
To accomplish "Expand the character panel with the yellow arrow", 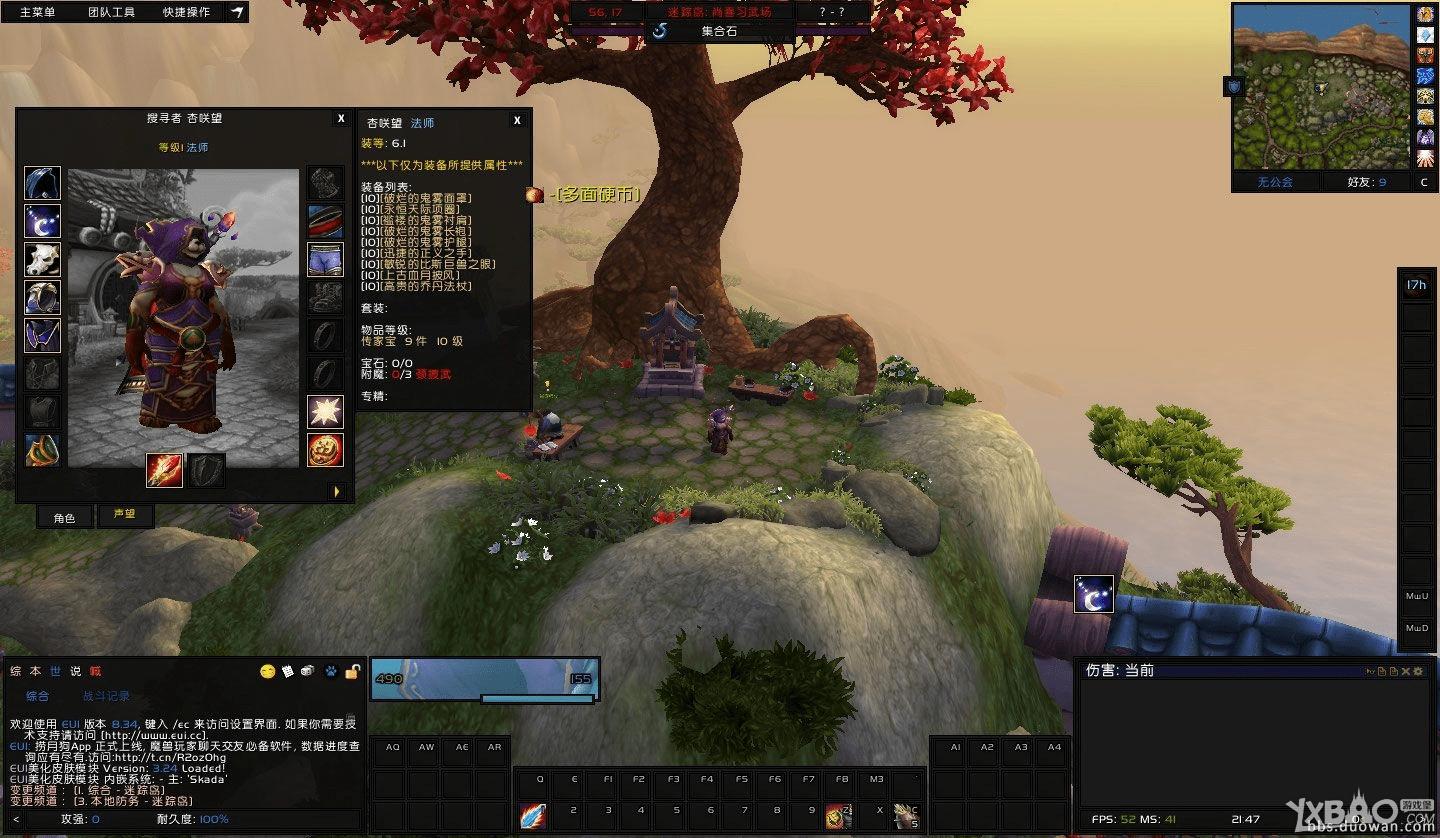I will 337,491.
